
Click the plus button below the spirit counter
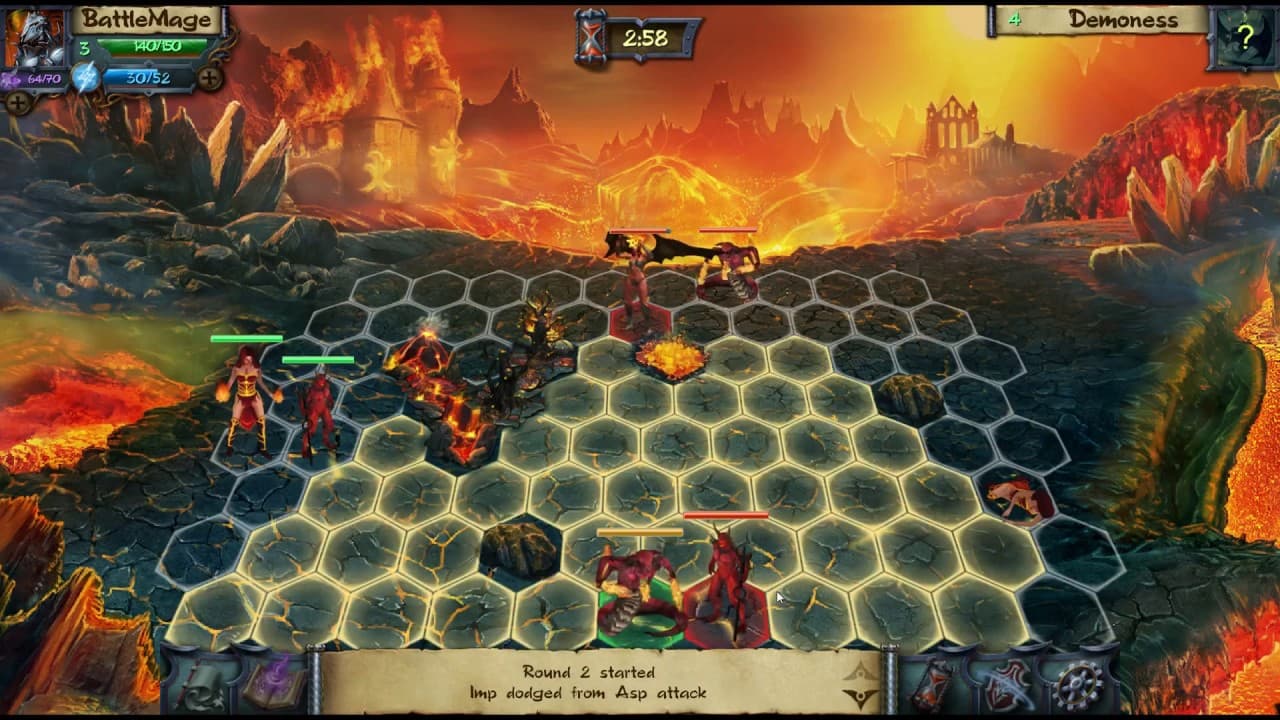point(18,103)
